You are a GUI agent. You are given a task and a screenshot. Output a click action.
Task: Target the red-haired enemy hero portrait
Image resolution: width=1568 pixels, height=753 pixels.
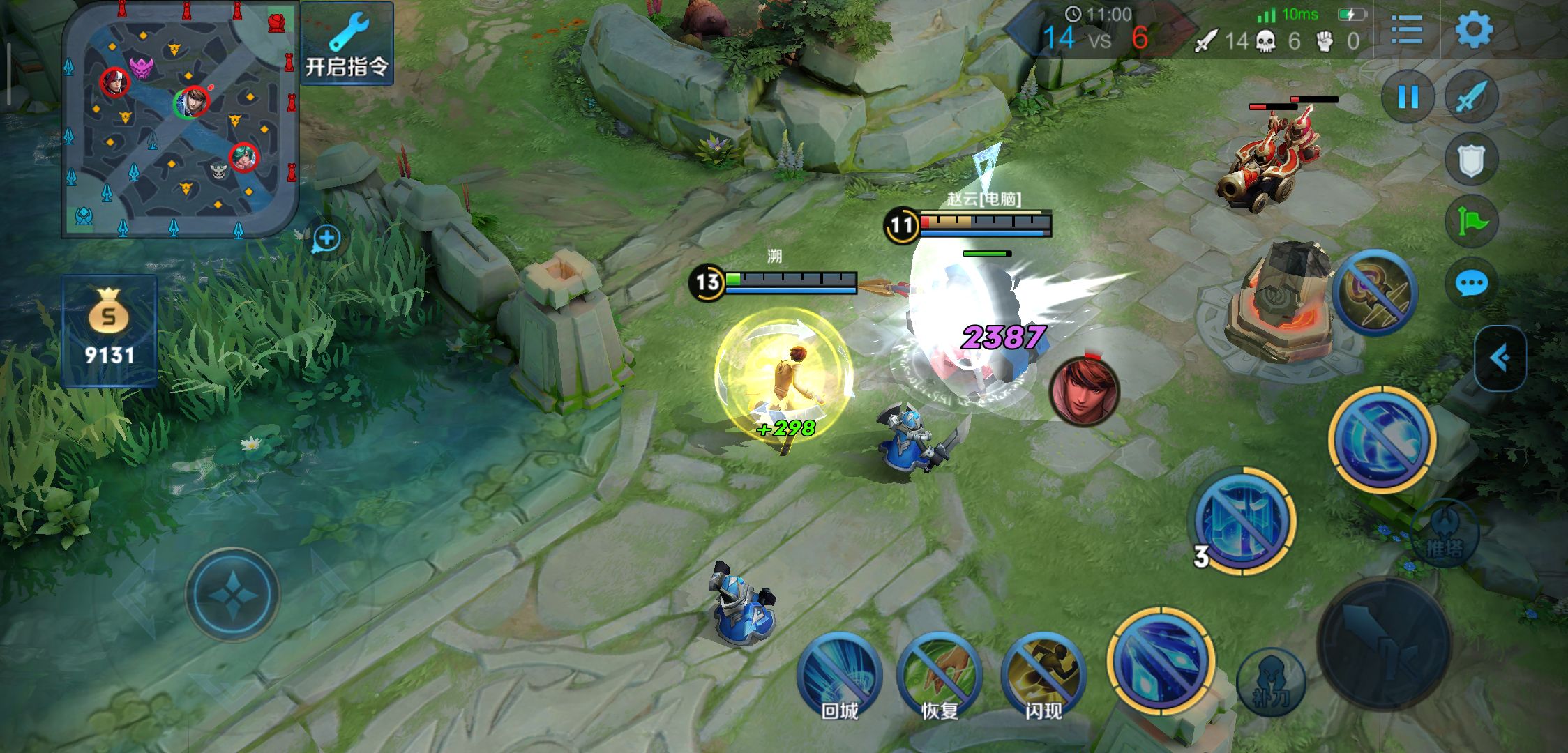click(x=1085, y=390)
